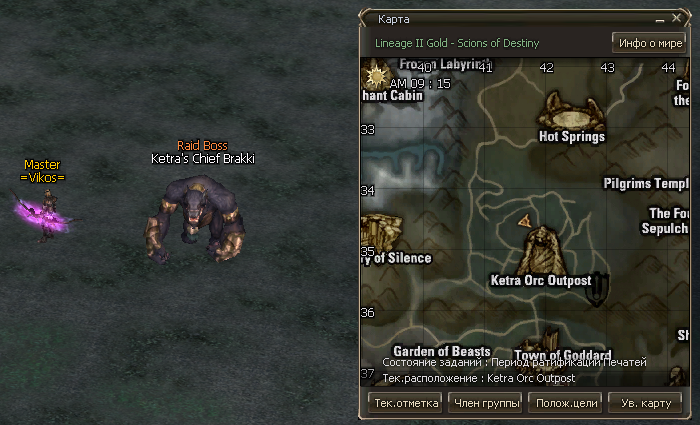700x425 pixels.
Task: Open the Инфо о мире world info
Action: [x=647, y=43]
